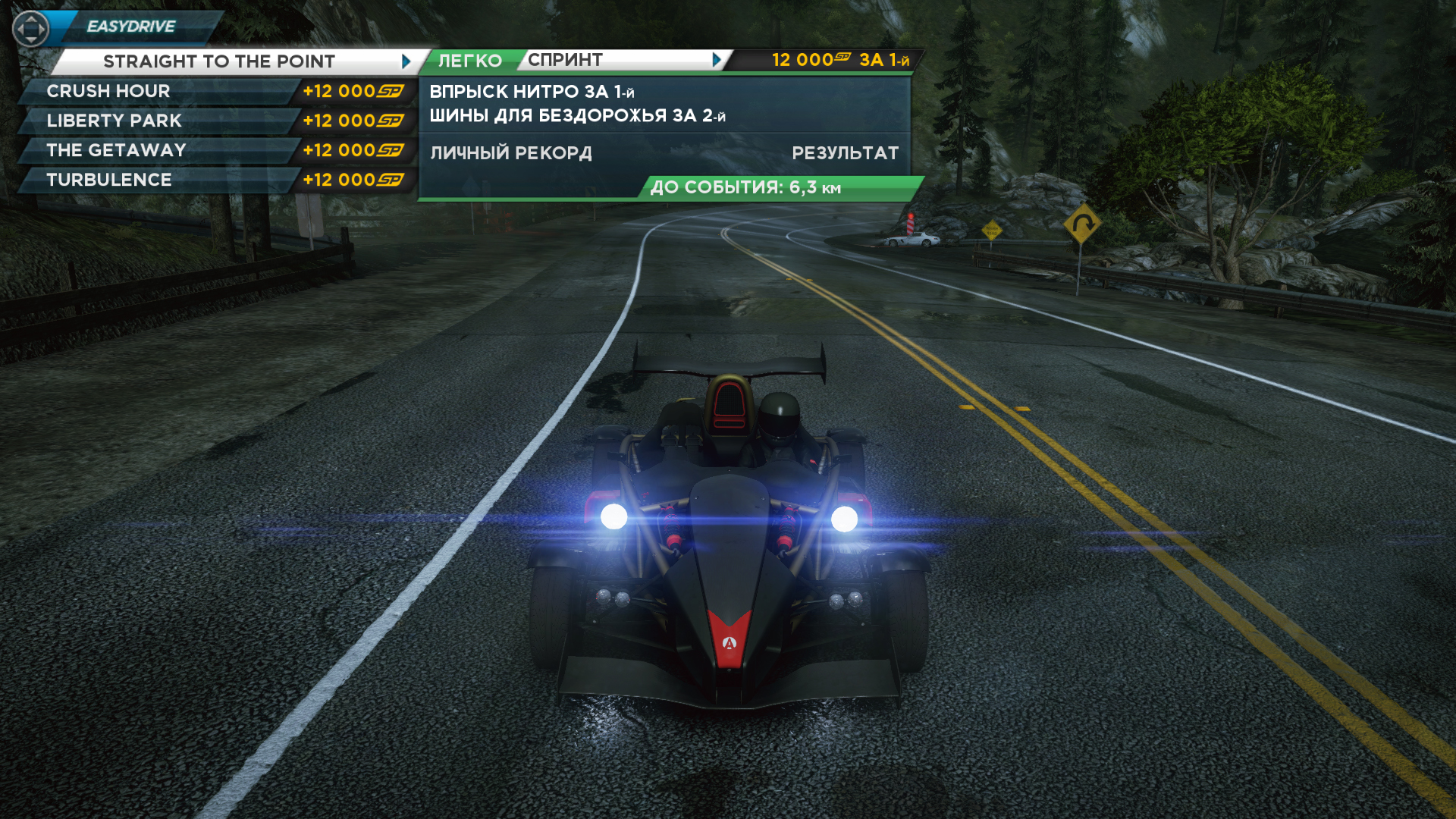Viewport: 1456px width, 819px height.
Task: Click the distance-to-event green bar
Action: coord(780,187)
